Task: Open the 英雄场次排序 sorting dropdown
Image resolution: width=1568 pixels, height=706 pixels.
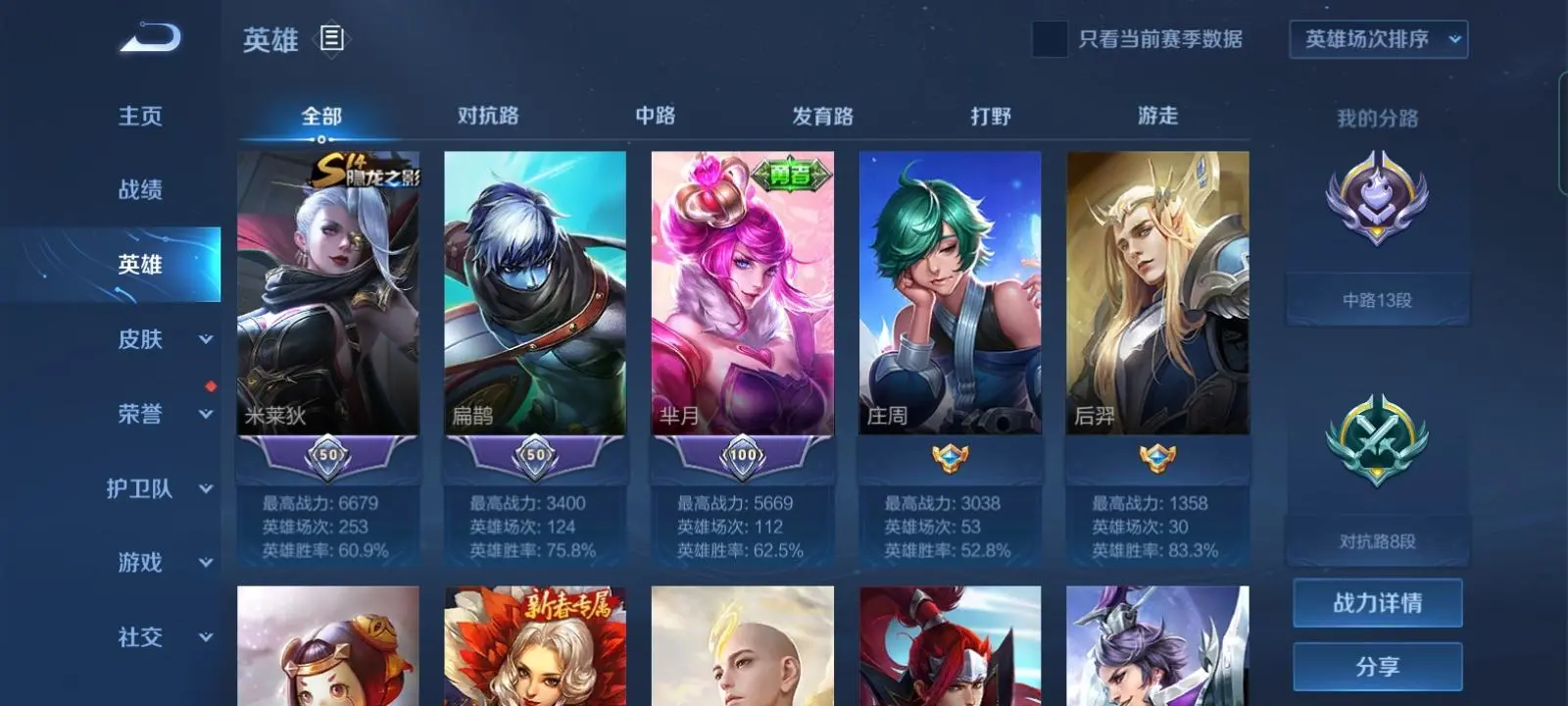Action: click(1377, 39)
